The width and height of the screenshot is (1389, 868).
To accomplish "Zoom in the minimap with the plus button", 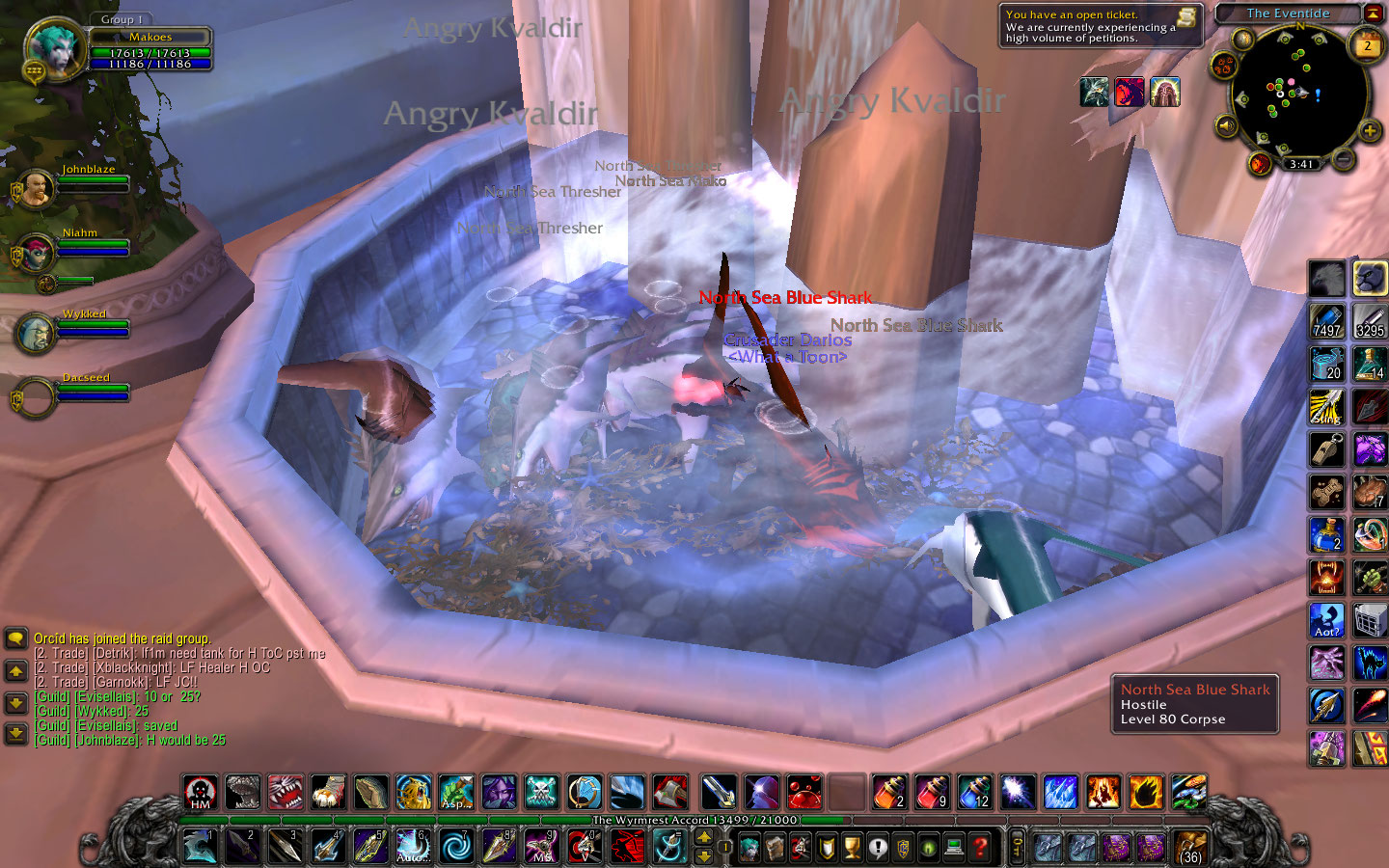I will tap(1369, 129).
